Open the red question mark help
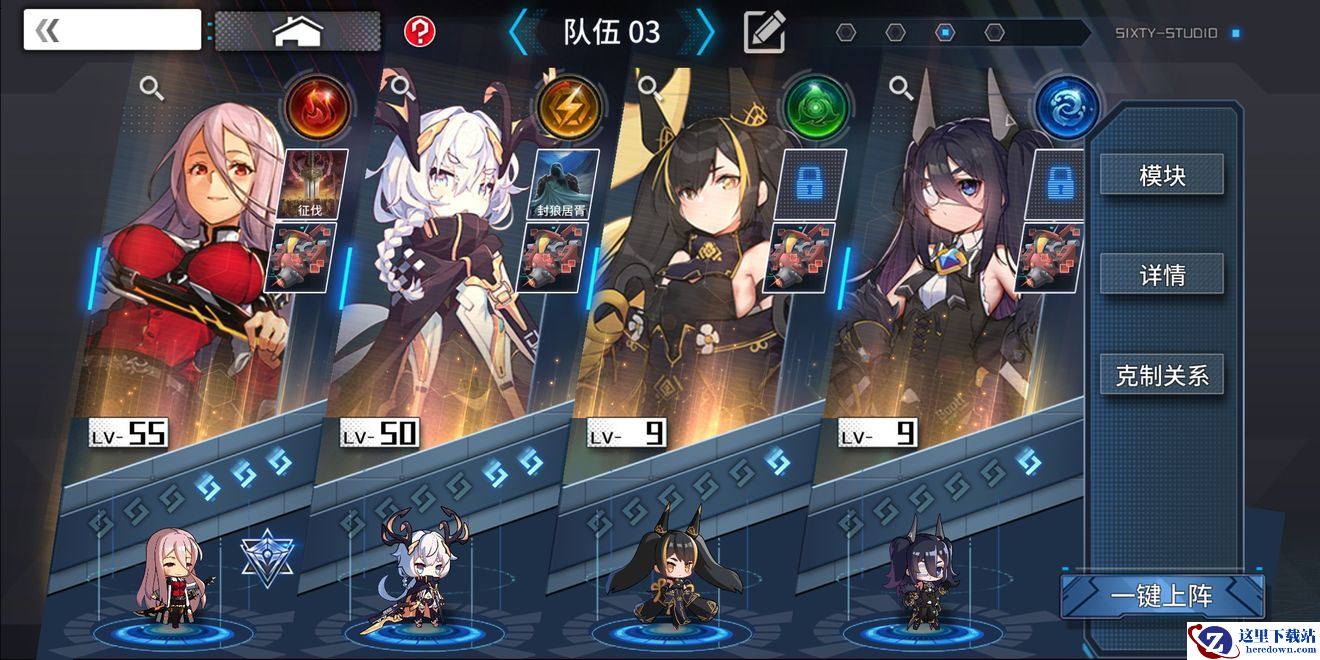 coord(420,31)
